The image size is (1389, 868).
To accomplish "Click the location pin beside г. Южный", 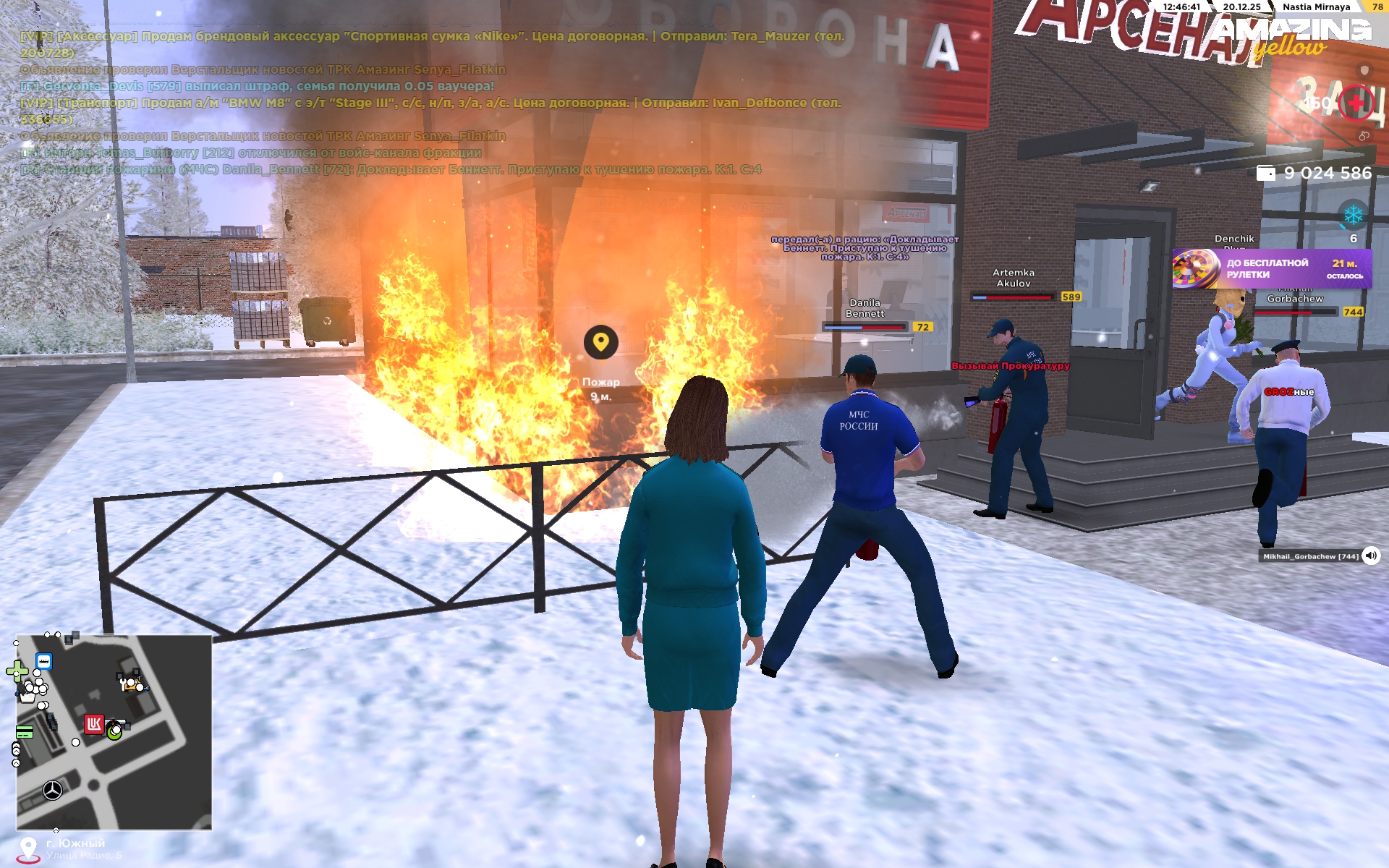I will [x=28, y=849].
